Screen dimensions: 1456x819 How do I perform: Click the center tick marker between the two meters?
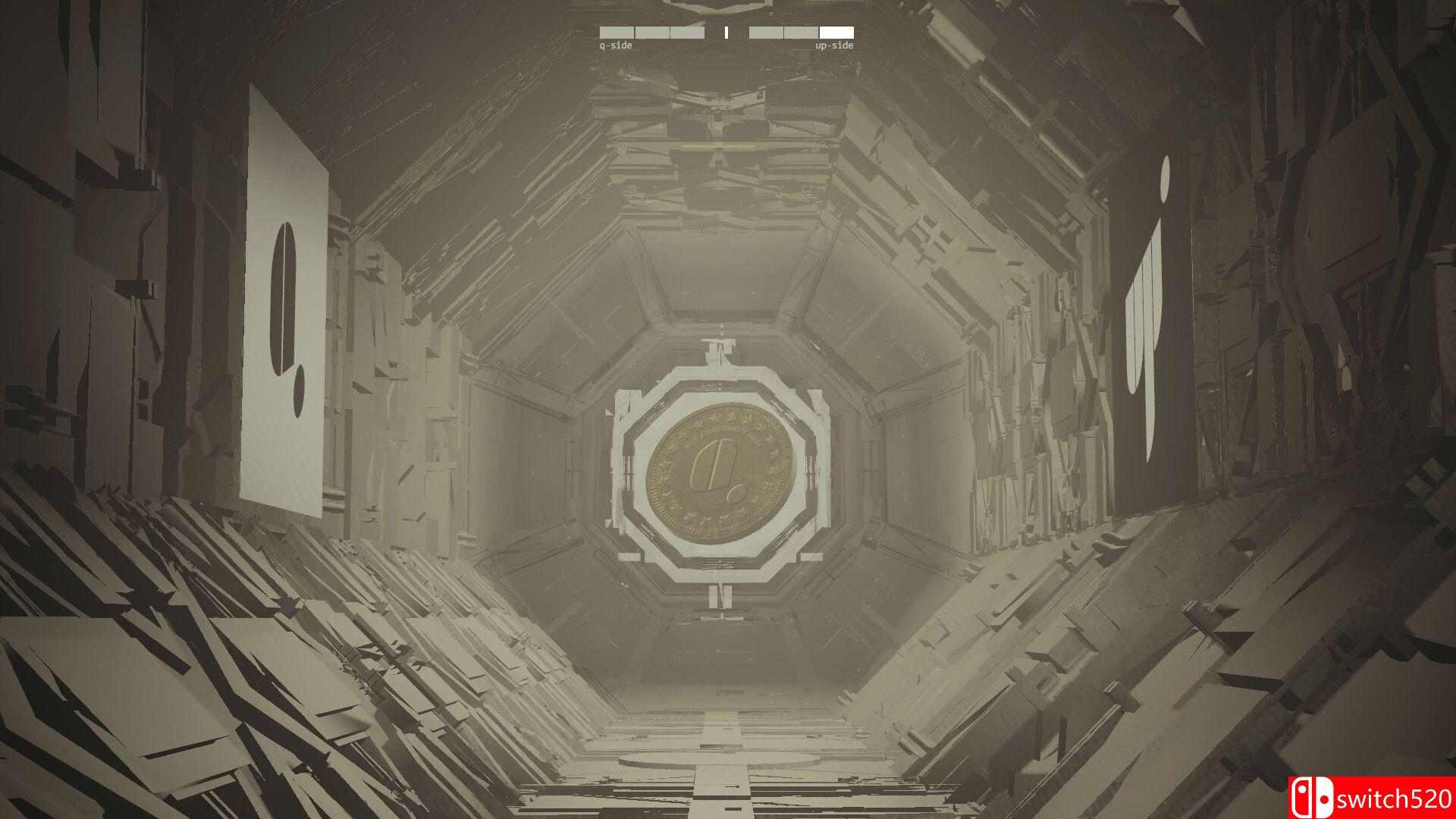tap(726, 32)
